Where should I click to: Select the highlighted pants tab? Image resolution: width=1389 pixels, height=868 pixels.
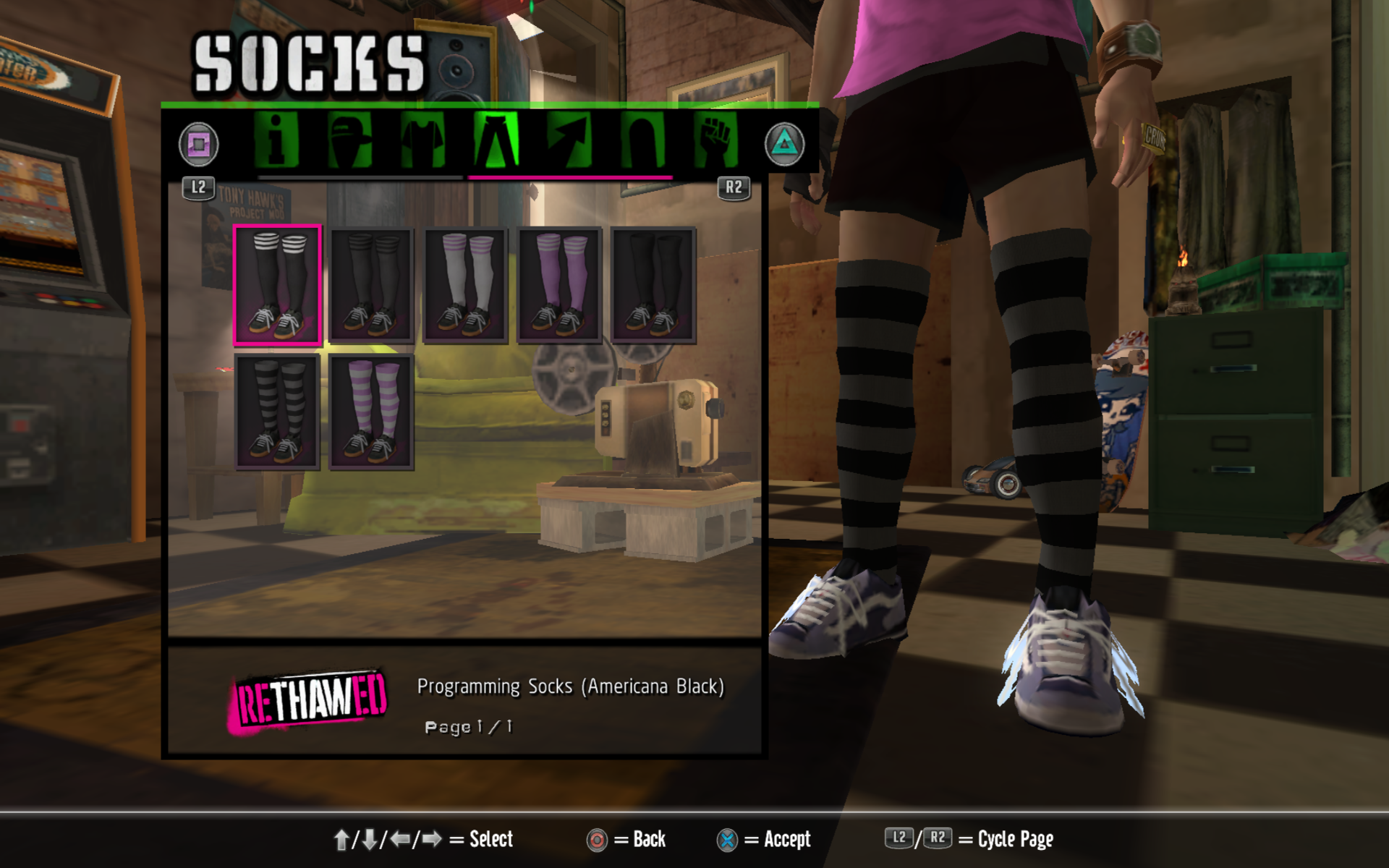tap(496, 141)
